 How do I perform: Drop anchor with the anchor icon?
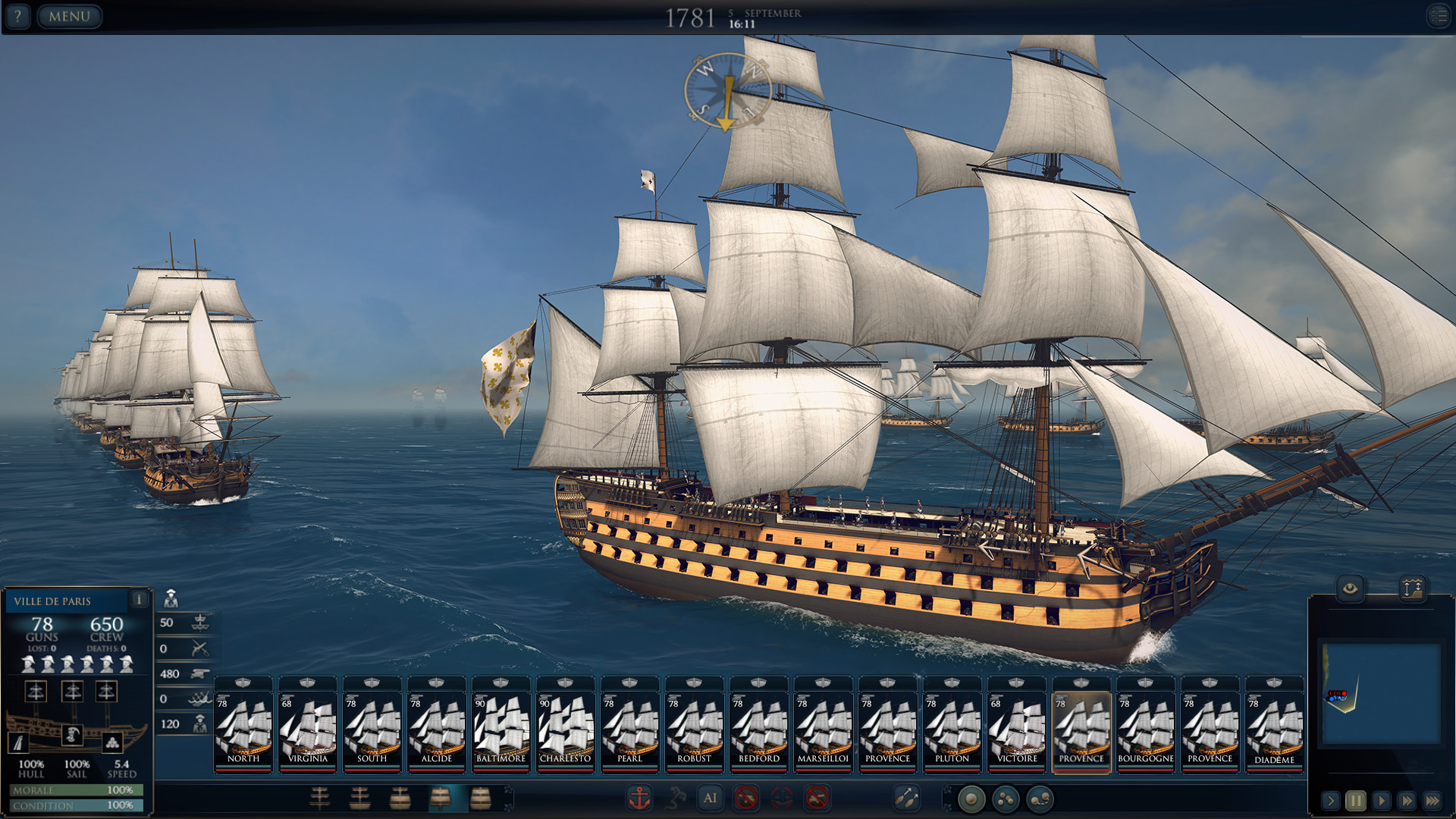(641, 799)
